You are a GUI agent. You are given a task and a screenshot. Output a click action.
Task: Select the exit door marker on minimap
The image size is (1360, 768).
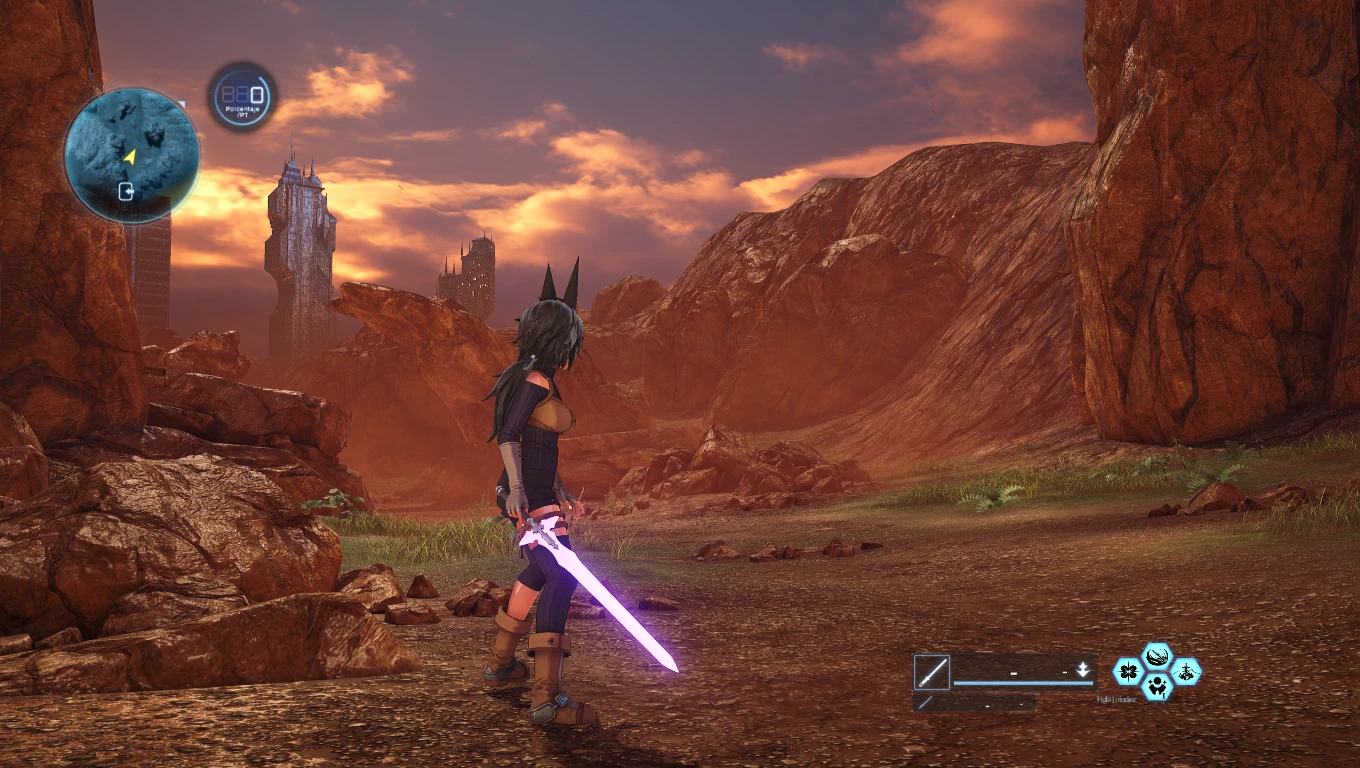click(x=127, y=190)
